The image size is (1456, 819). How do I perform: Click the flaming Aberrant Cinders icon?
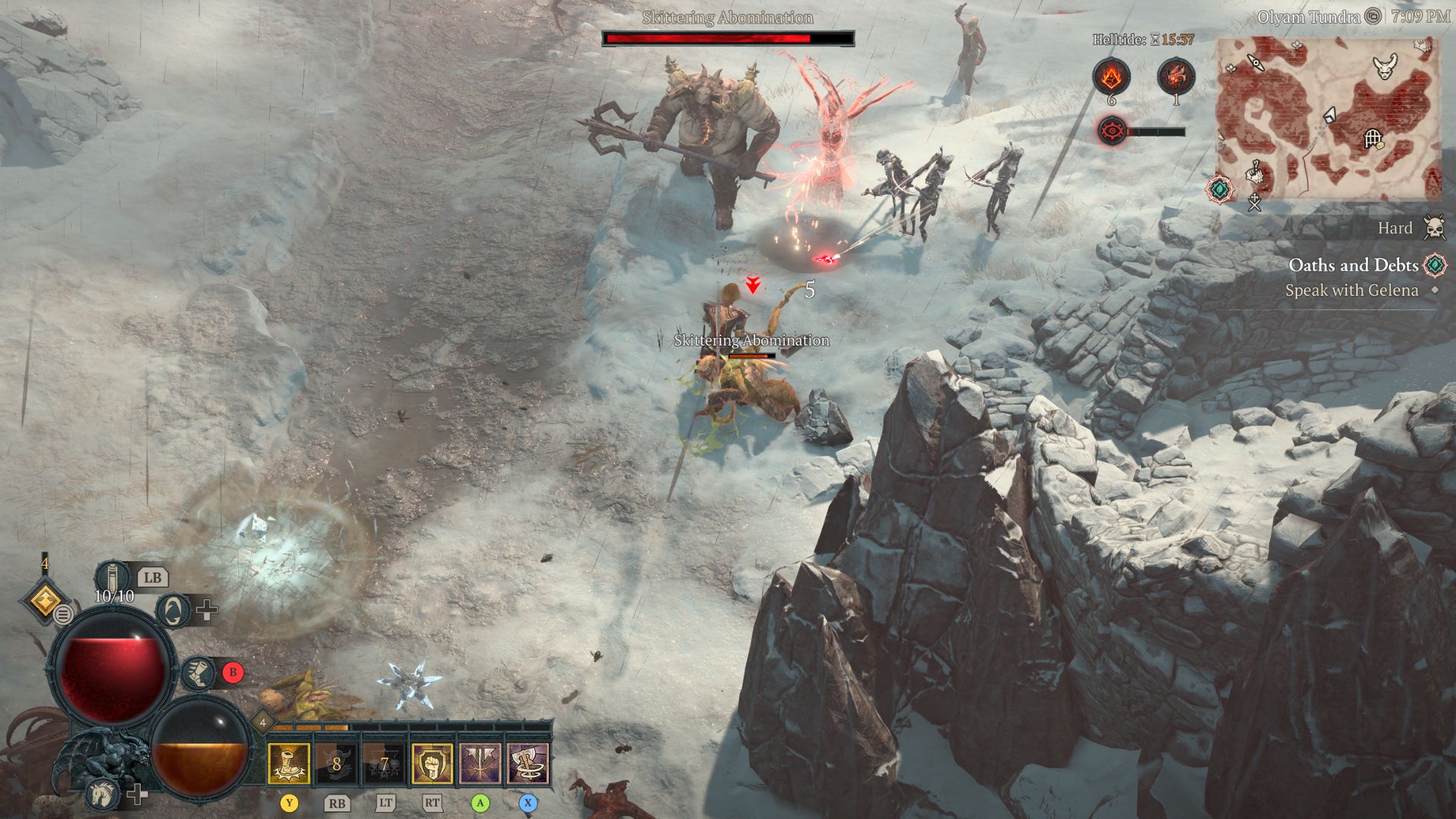[x=1111, y=77]
